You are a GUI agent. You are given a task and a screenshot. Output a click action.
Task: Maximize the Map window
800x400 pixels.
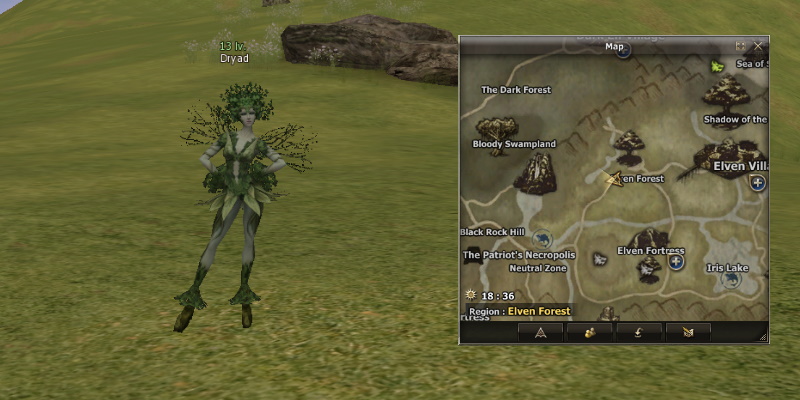741,46
